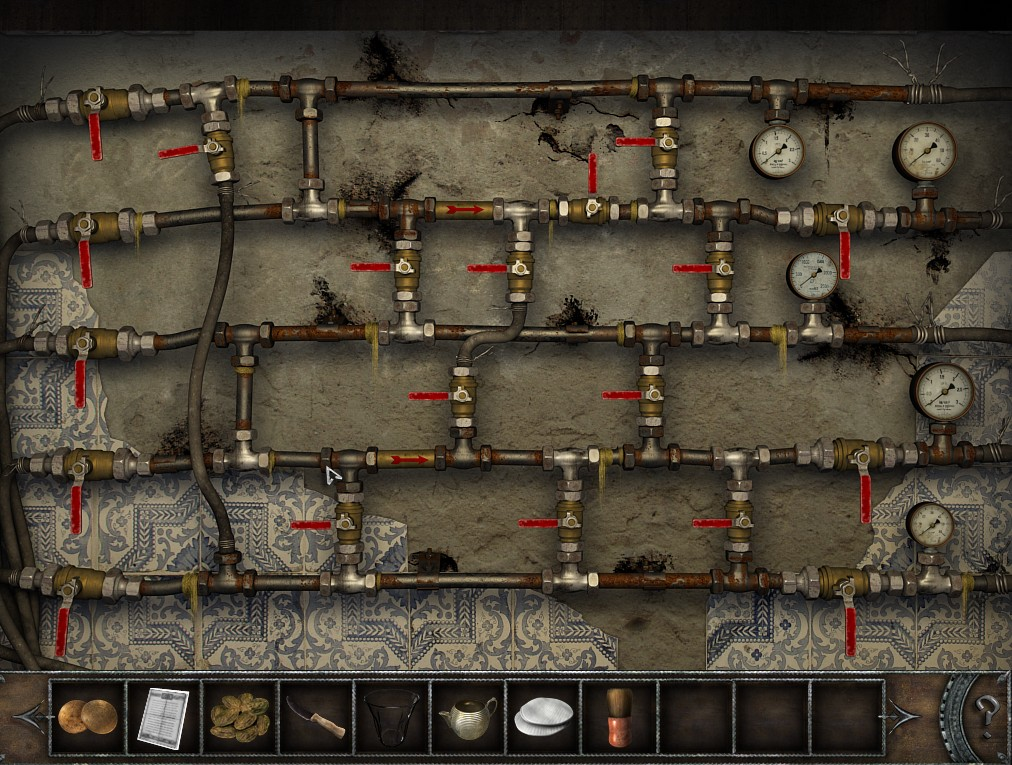1012x765 pixels.
Task: Choose the shaving brush in inventory
Action: pyautogui.click(x=618, y=717)
